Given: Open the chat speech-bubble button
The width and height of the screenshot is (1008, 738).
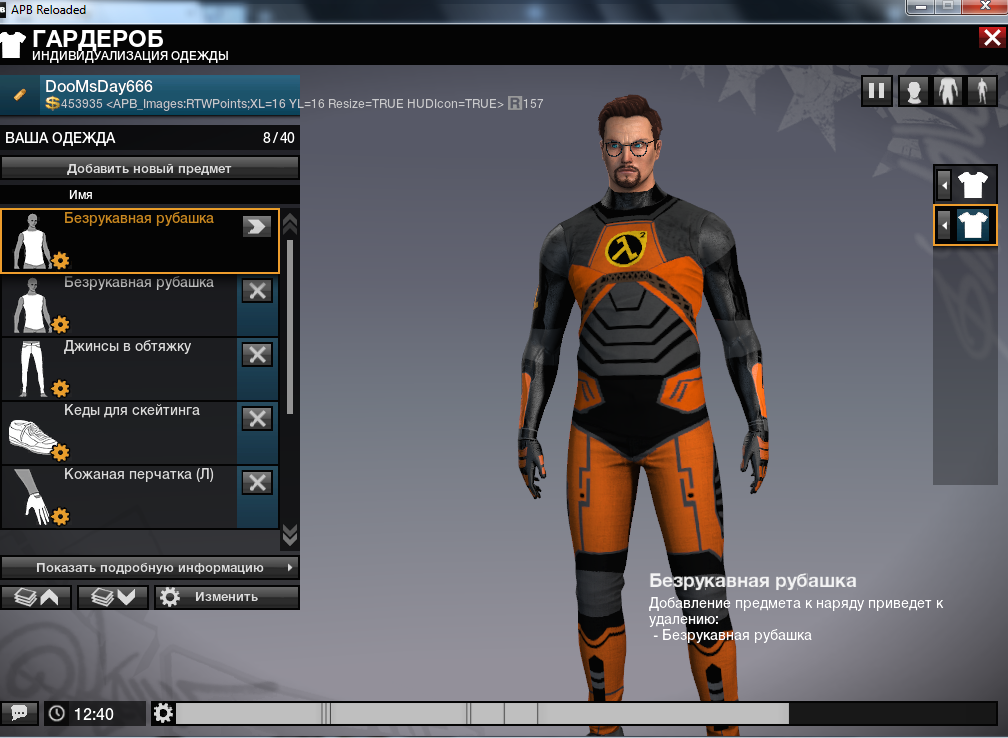Looking at the screenshot, I should tap(19, 713).
